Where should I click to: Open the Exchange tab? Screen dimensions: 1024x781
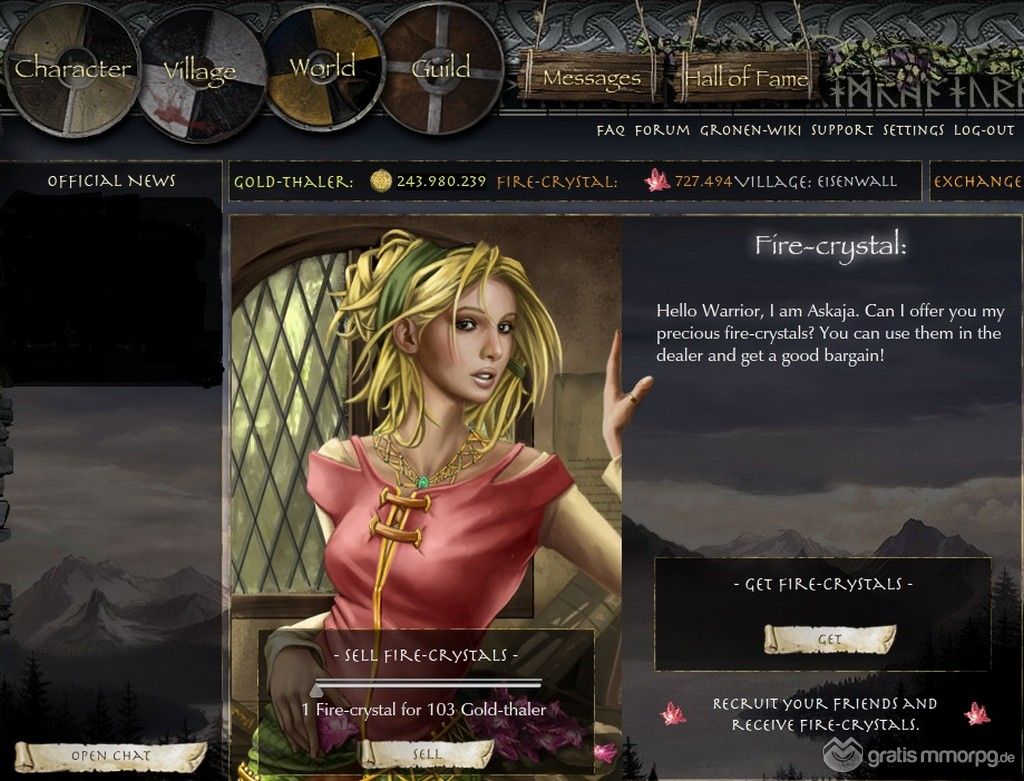coord(977,182)
